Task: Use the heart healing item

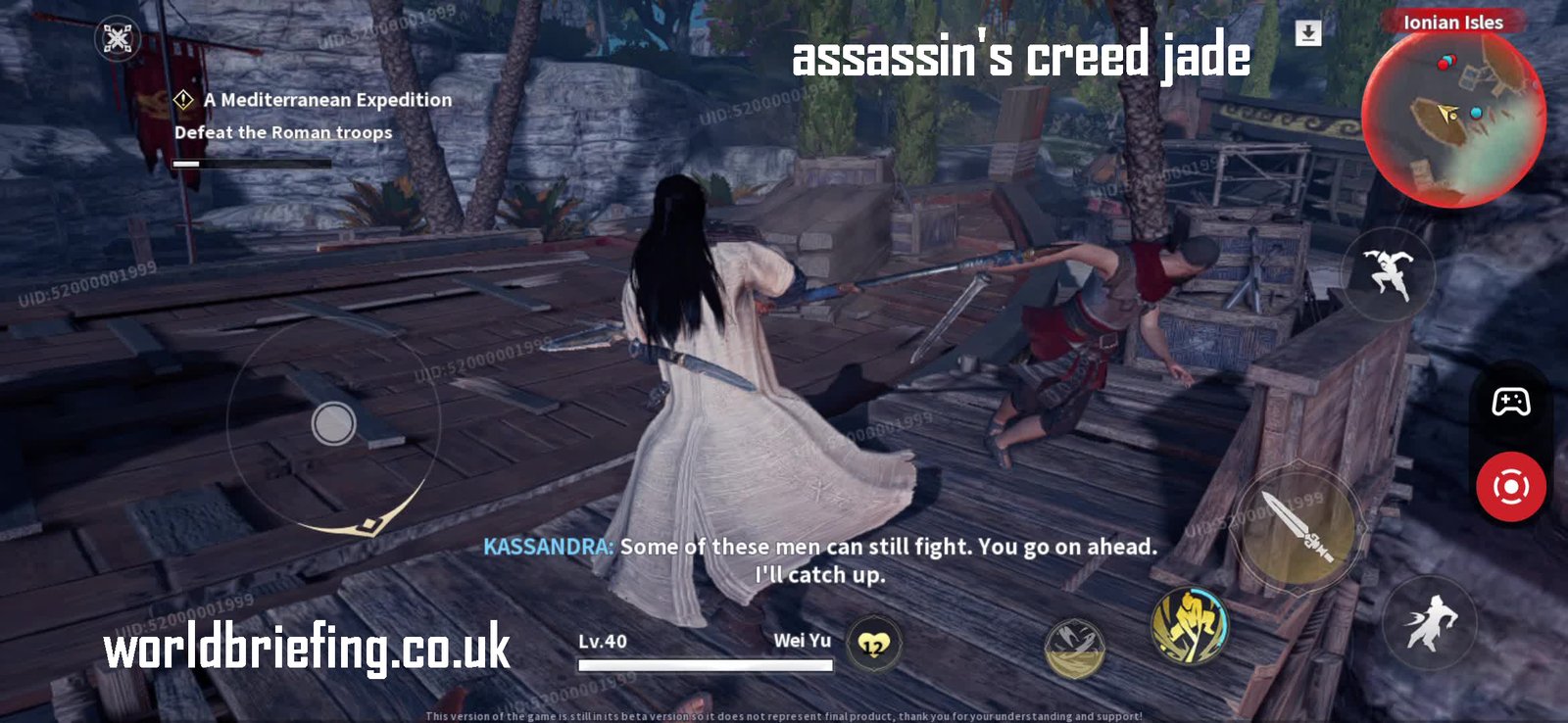Action: [x=873, y=645]
